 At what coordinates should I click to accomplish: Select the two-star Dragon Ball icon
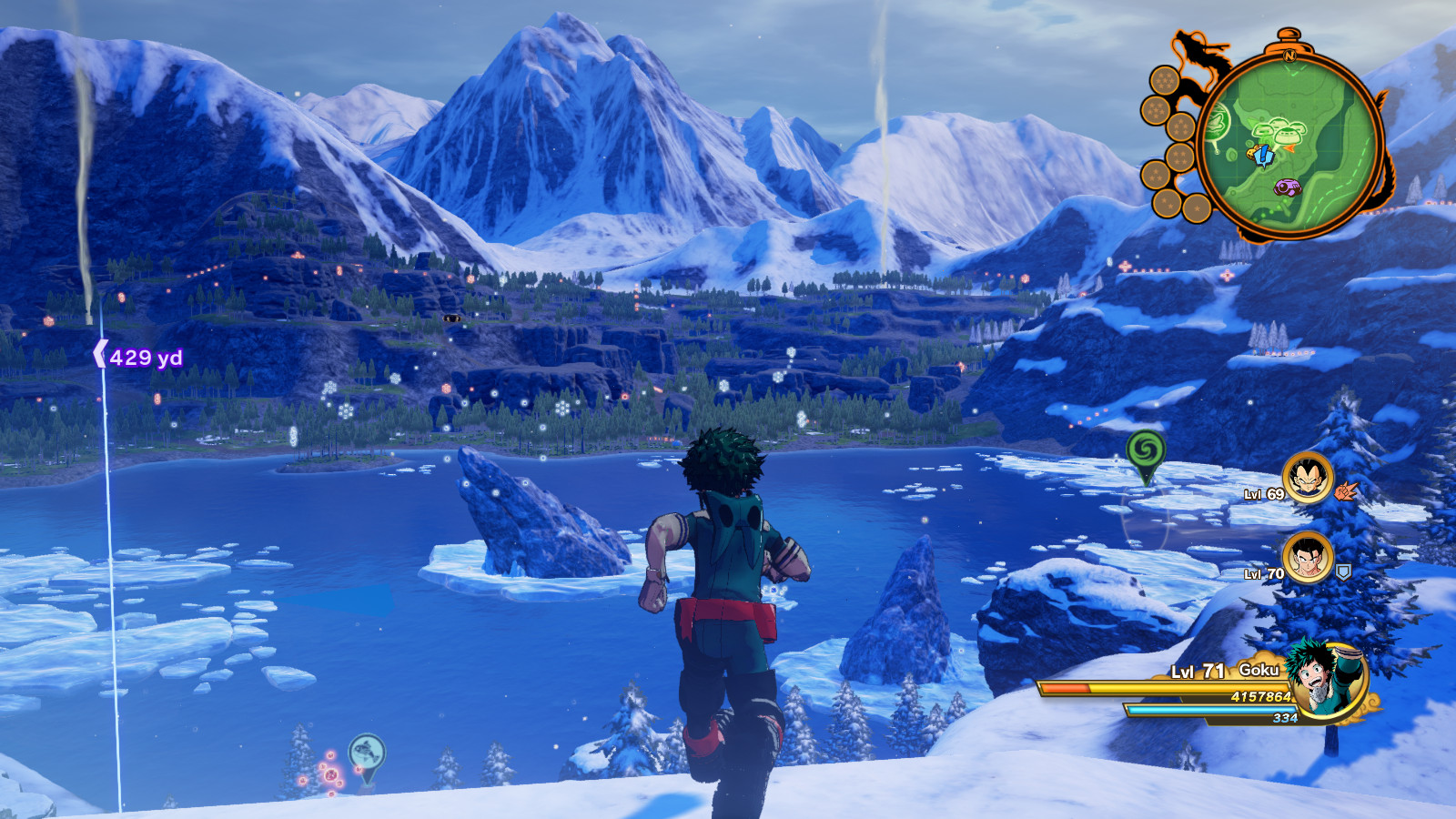tap(1165, 203)
